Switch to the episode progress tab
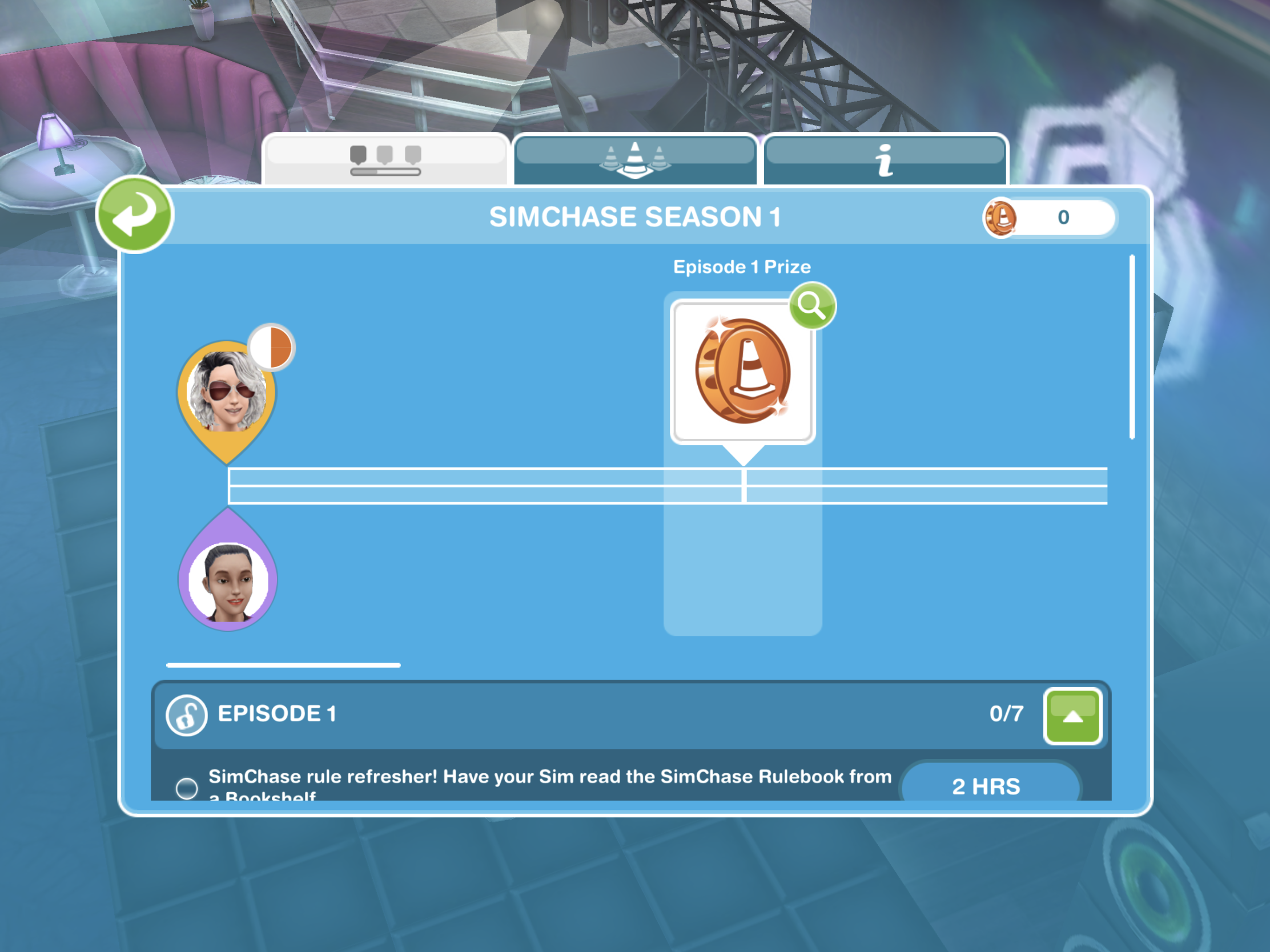This screenshot has width=1270, height=952. point(385,159)
